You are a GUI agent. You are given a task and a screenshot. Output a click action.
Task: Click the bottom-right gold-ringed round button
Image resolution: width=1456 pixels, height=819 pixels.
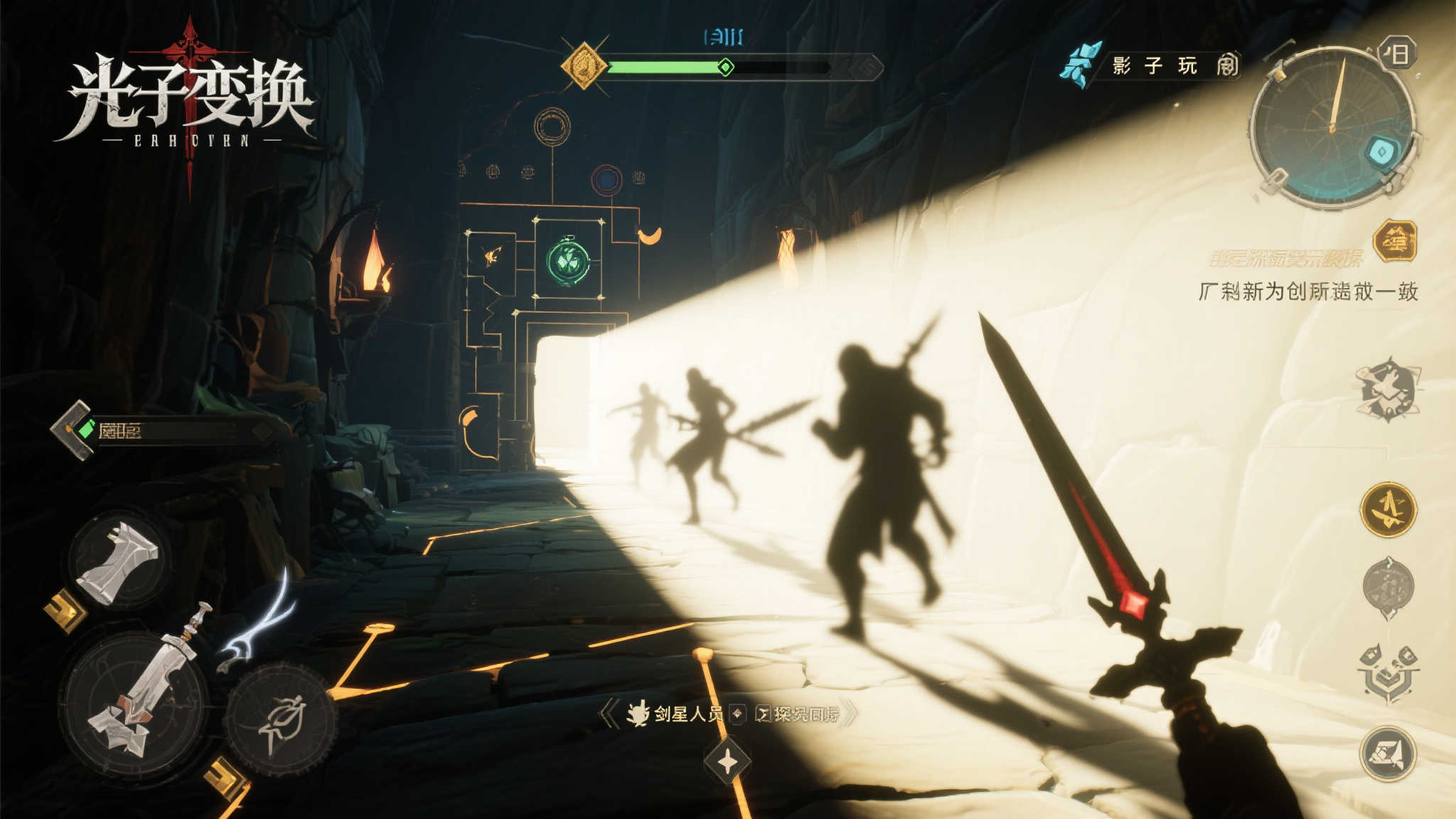pyautogui.click(x=1388, y=754)
